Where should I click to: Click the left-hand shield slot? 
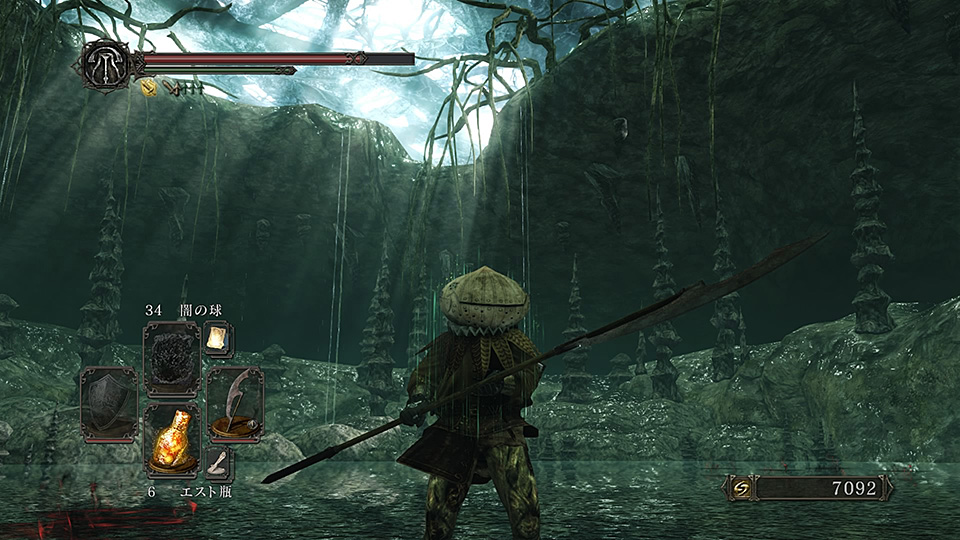[x=108, y=402]
